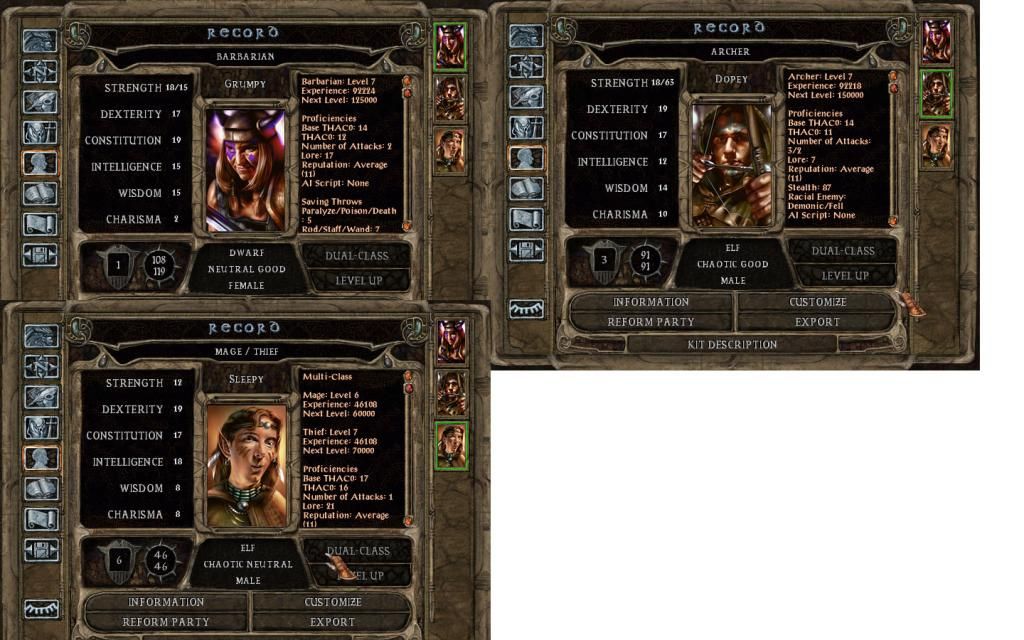
Task: Choose Customize on Dopey's Archer record
Action: click(x=817, y=301)
